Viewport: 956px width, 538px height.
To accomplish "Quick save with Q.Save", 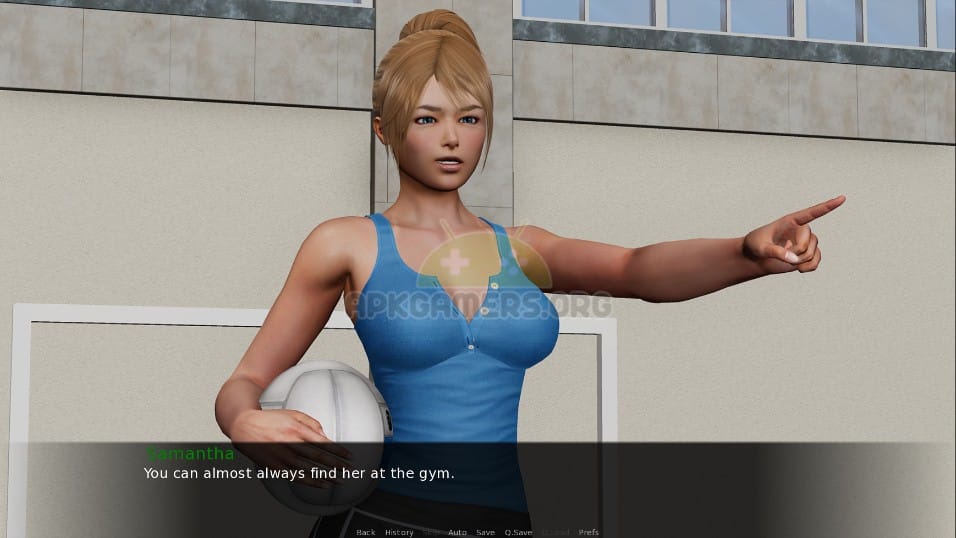I will click(518, 532).
